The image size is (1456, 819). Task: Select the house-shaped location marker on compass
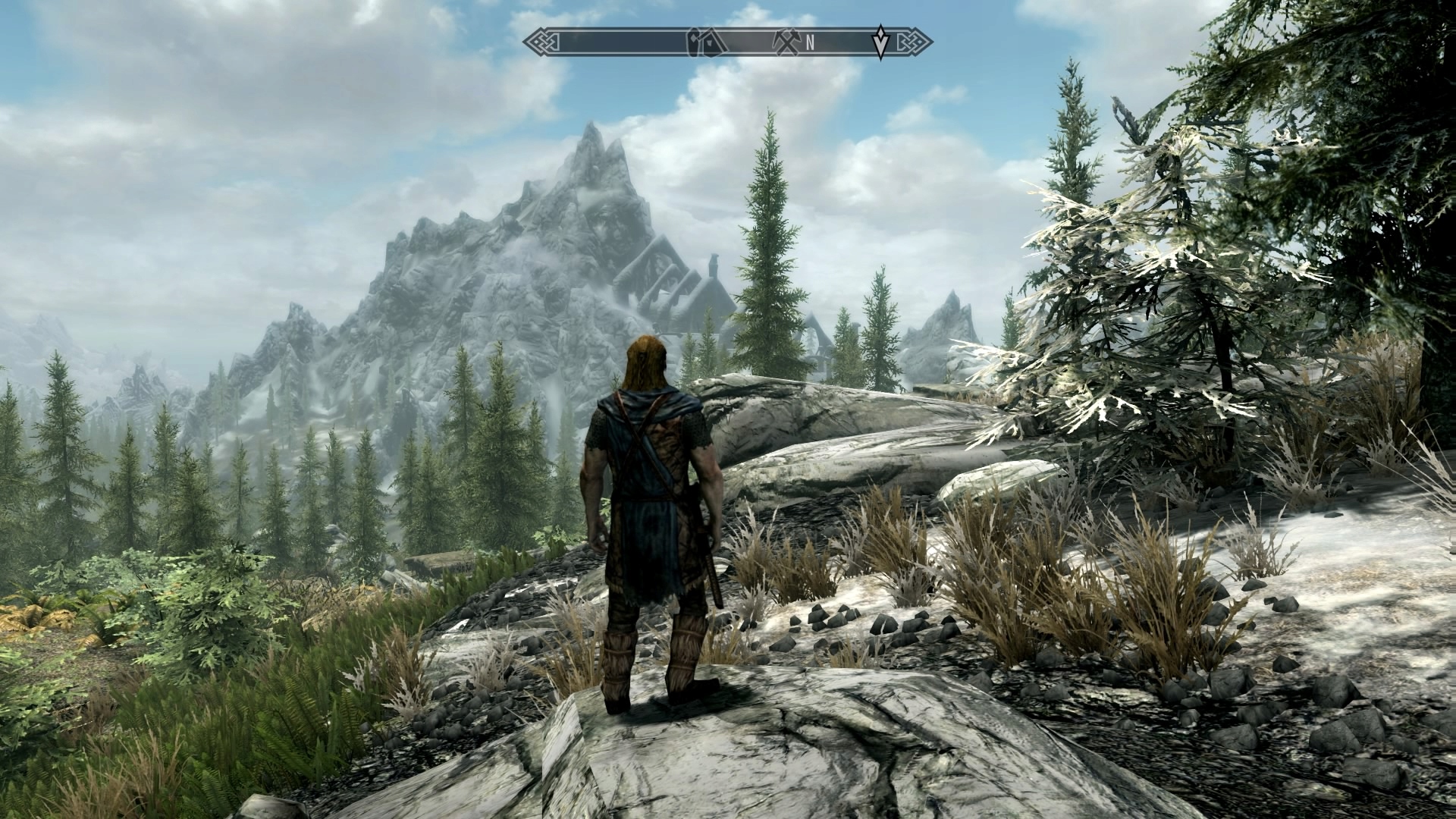coord(701,42)
